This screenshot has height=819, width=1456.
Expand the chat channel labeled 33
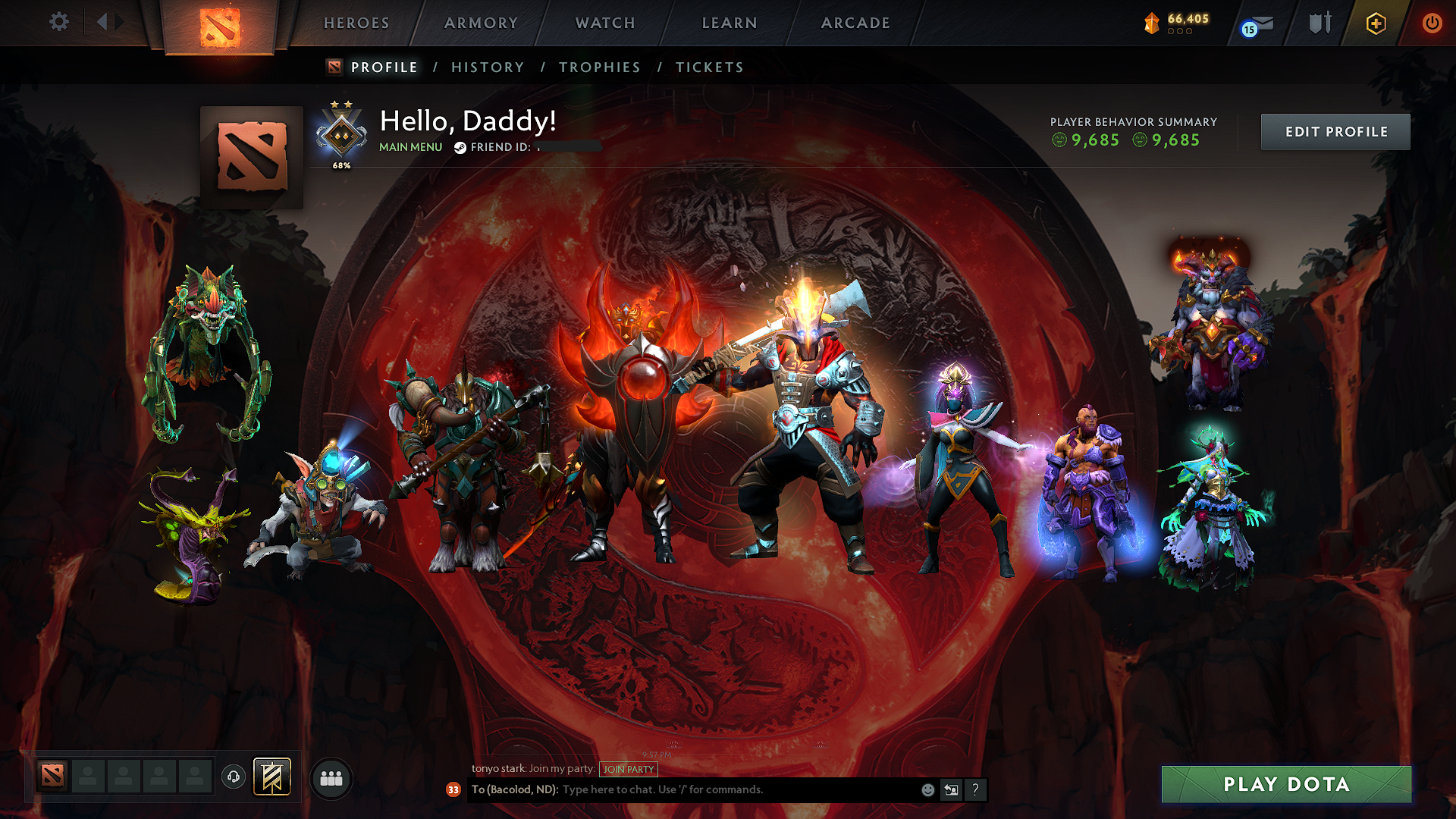tap(453, 789)
